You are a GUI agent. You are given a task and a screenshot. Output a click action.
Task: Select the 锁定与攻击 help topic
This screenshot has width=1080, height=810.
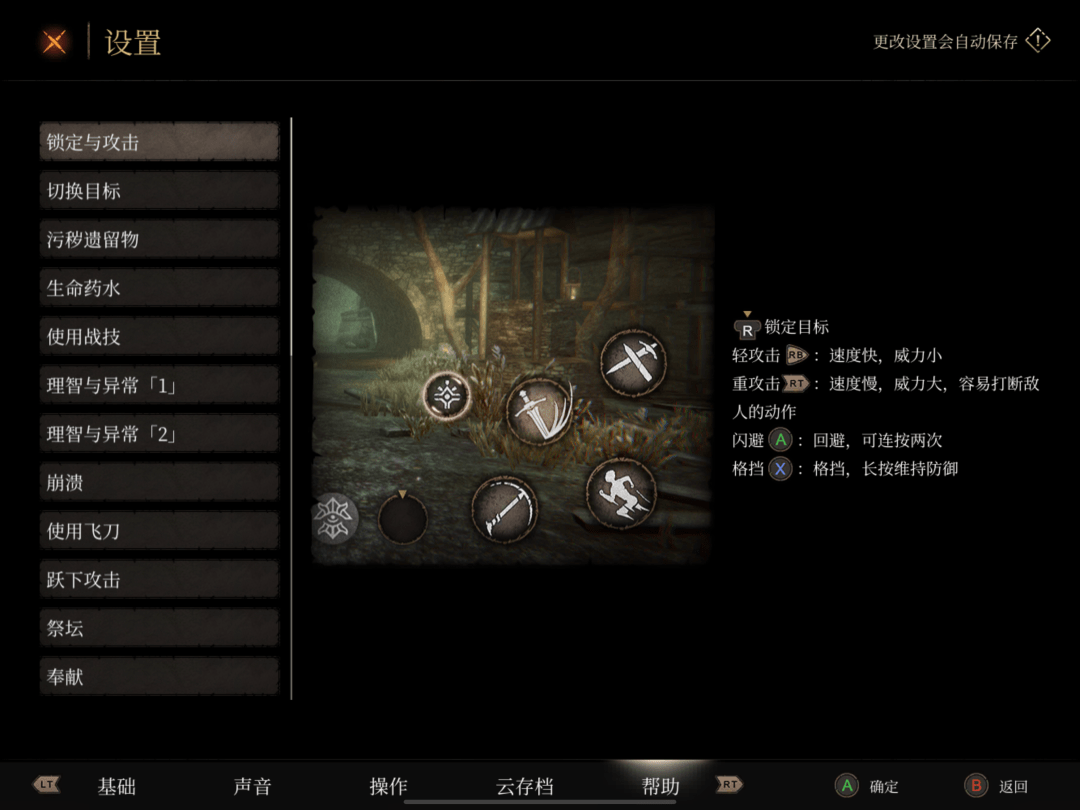[159, 142]
